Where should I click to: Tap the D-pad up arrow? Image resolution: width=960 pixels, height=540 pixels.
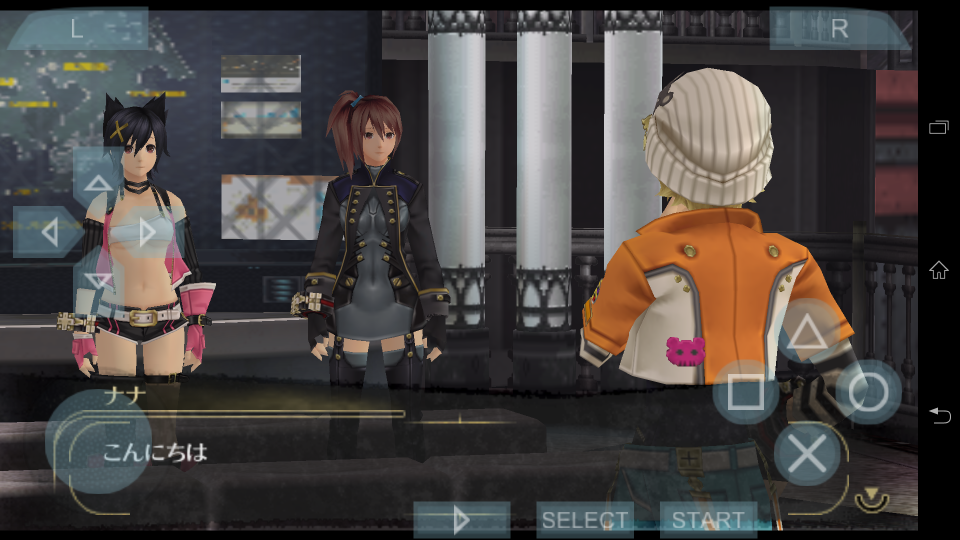pyautogui.click(x=98, y=183)
